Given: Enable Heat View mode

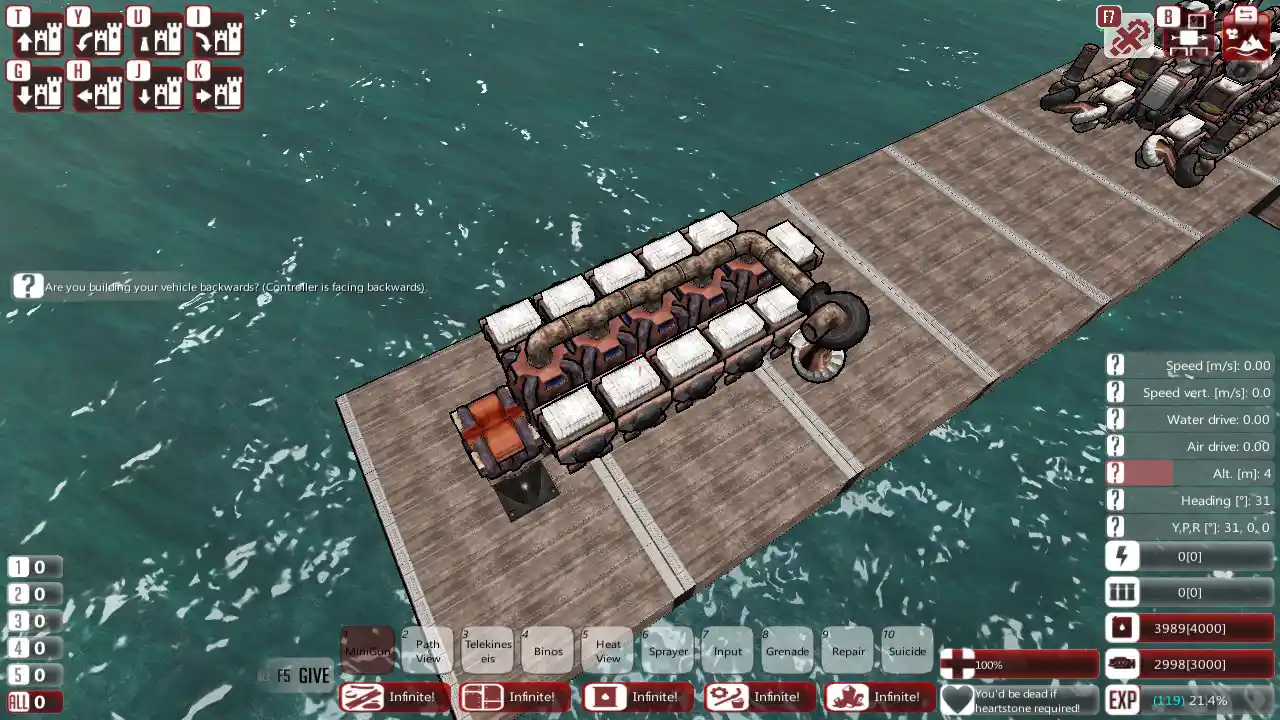Looking at the screenshot, I should coord(607,650).
